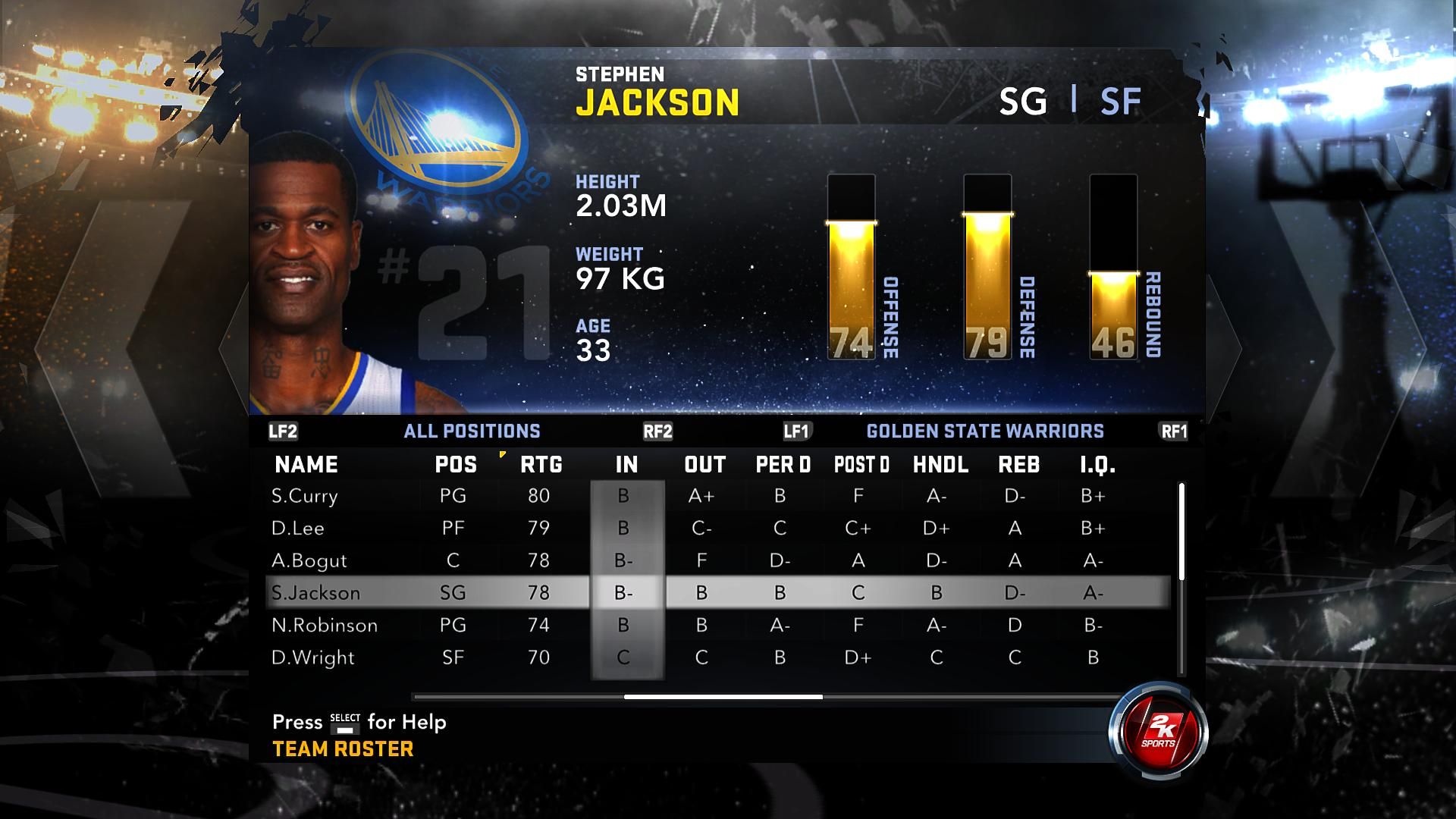
Task: Sort by the OUT column header
Action: coord(704,465)
